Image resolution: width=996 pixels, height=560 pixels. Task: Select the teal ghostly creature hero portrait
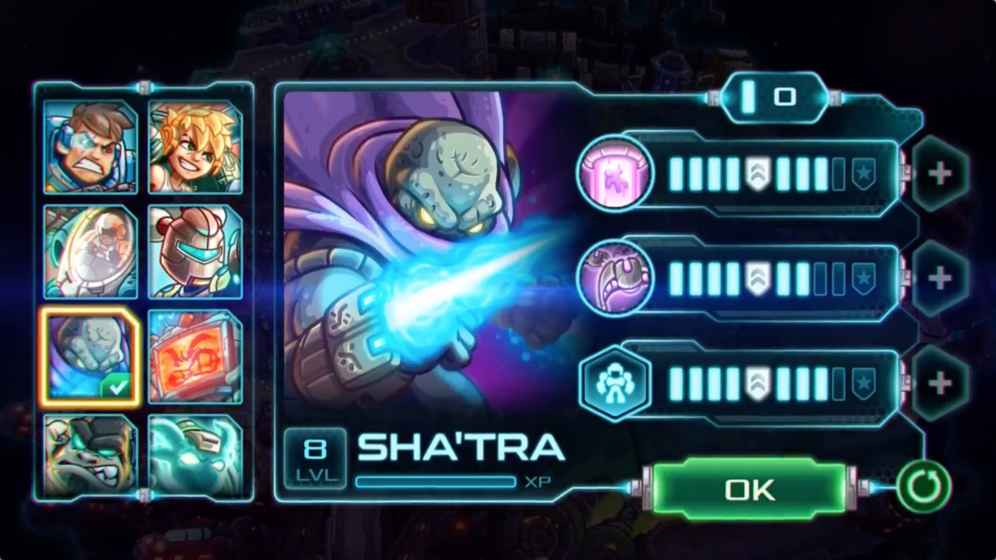point(195,454)
